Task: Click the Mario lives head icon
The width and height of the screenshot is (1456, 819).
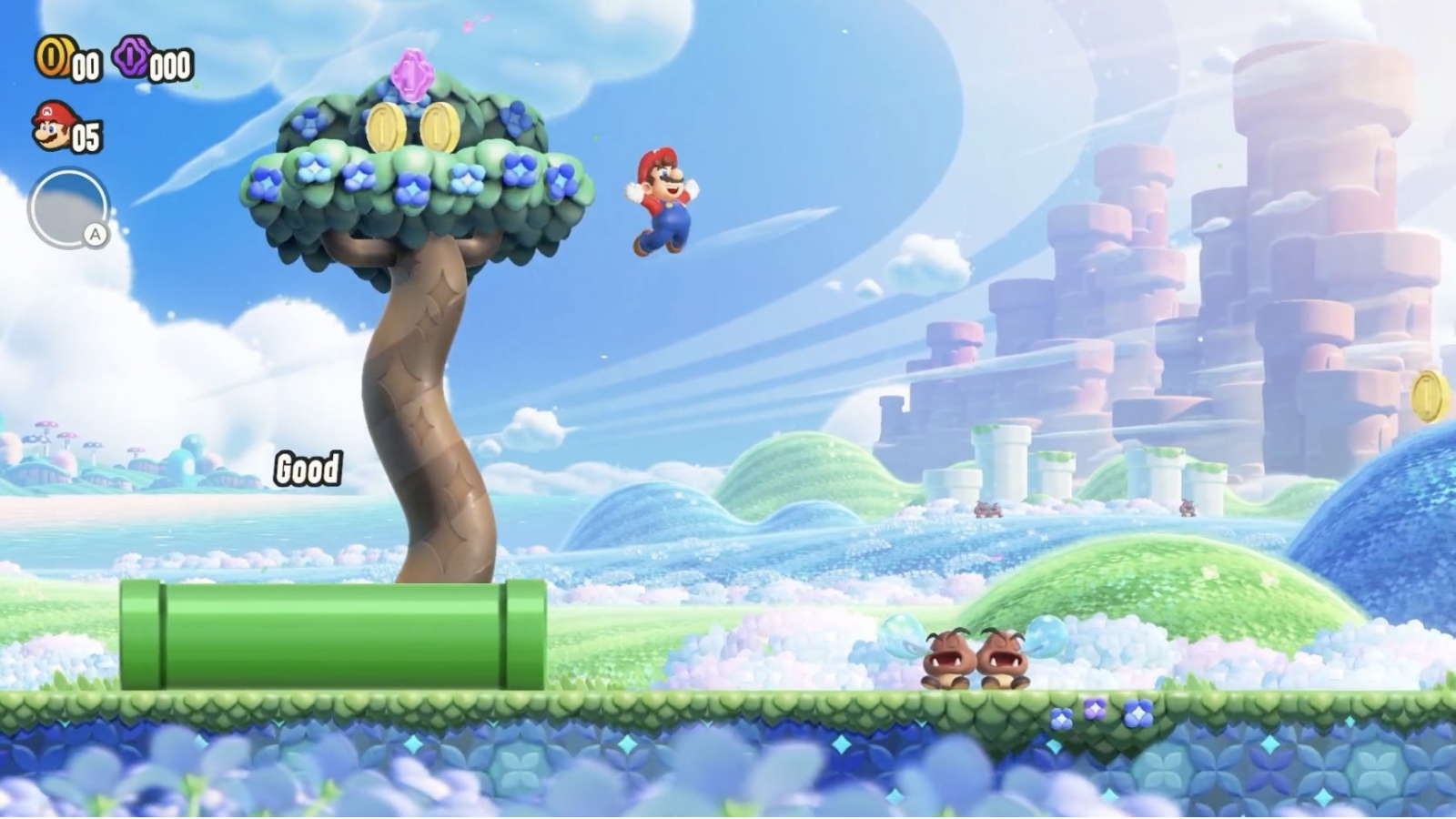Action: click(x=50, y=126)
